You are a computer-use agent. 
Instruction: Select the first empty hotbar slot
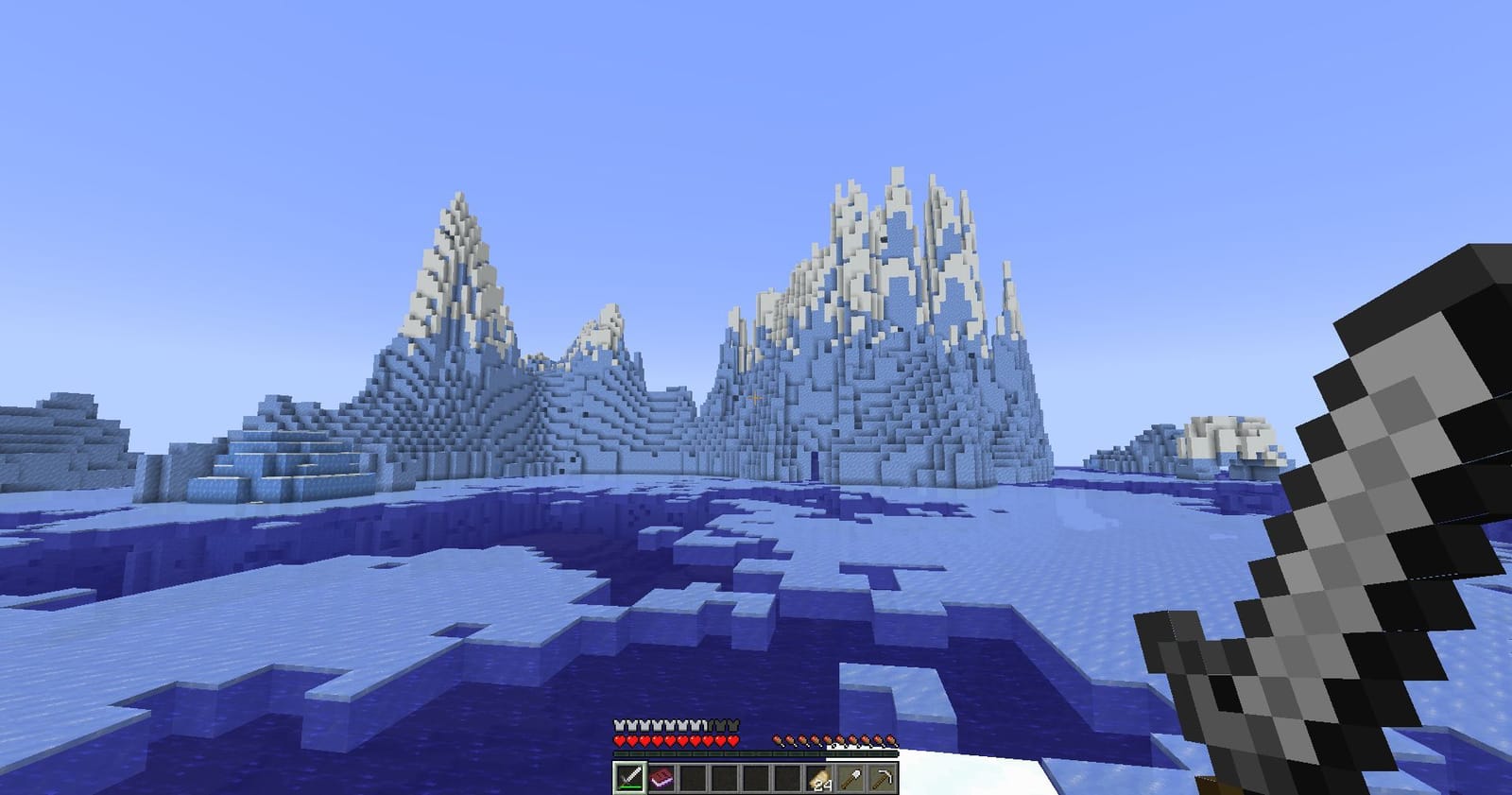tap(693, 777)
